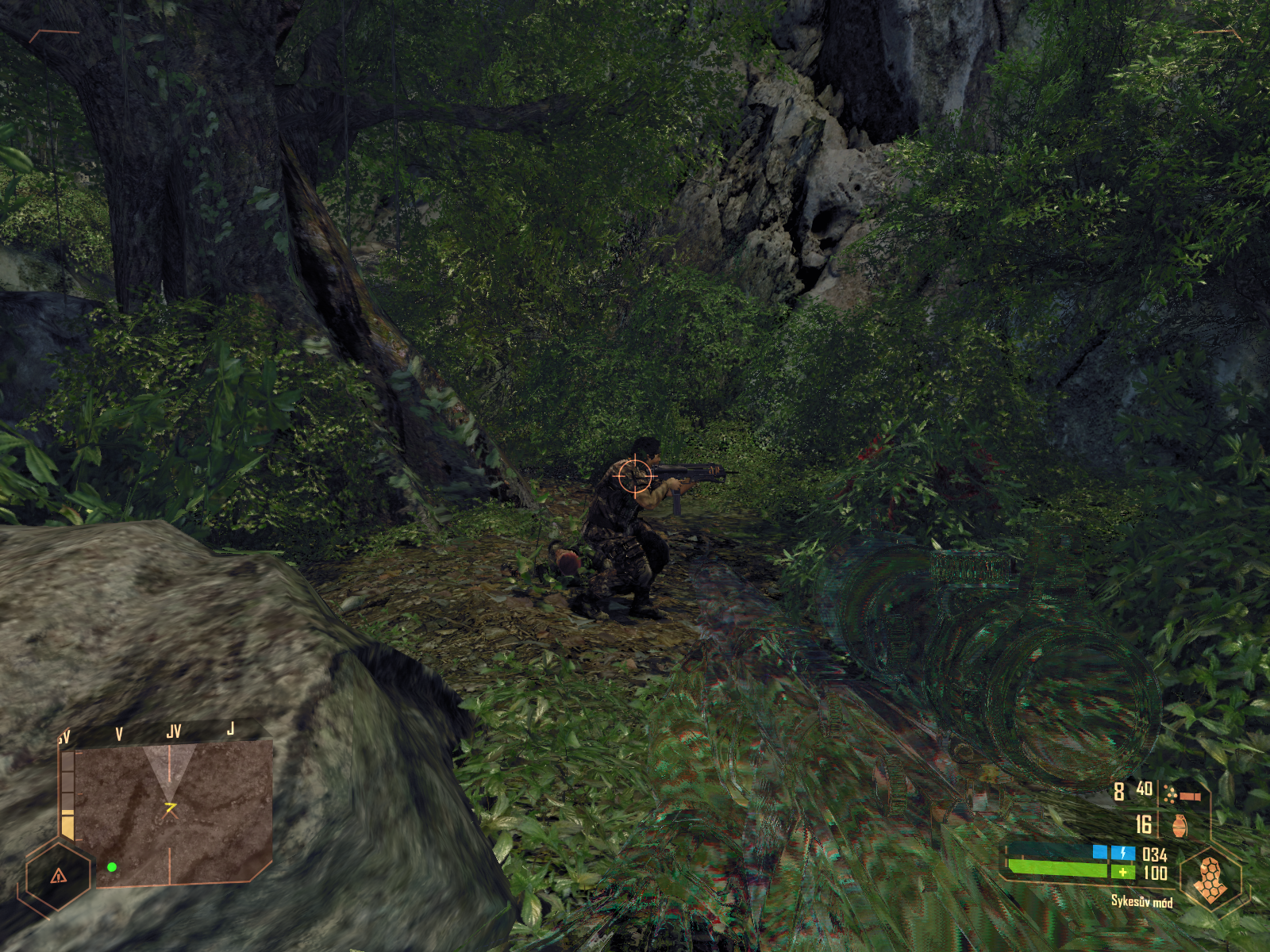1270x952 pixels.
Task: Click the yellow player marker on minimap
Action: click(170, 808)
